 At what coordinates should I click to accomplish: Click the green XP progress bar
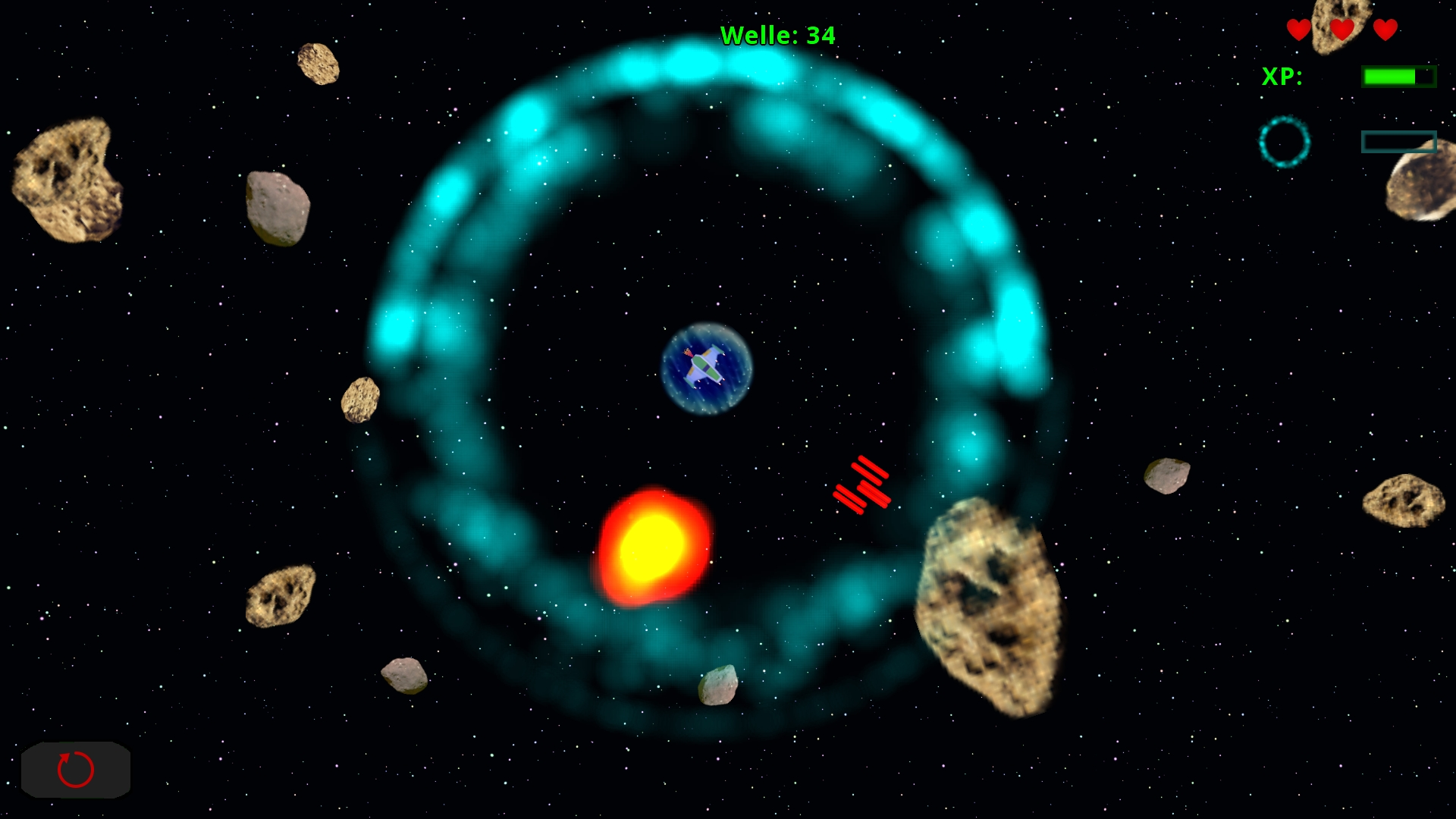[1398, 75]
